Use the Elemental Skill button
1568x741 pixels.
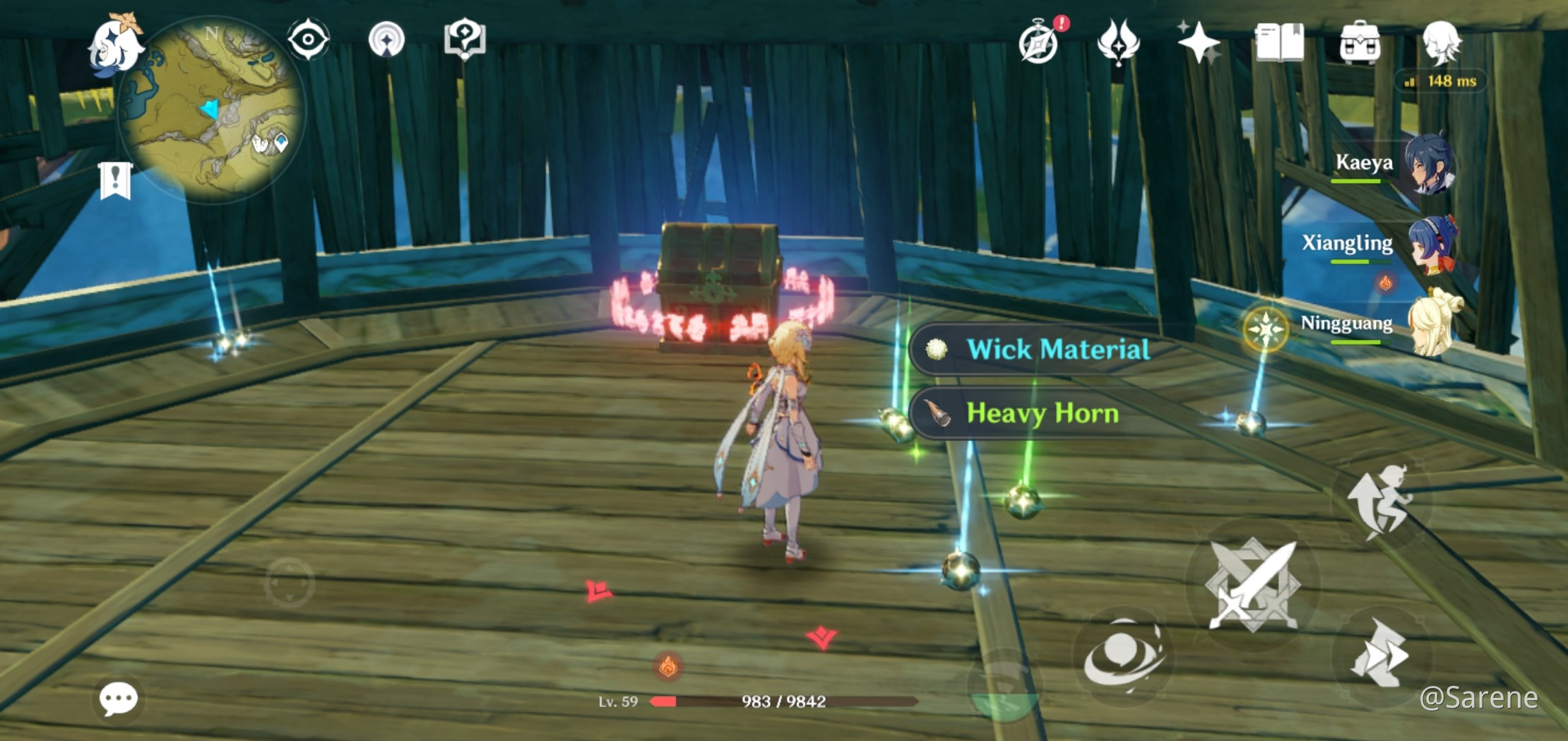(x=1122, y=656)
